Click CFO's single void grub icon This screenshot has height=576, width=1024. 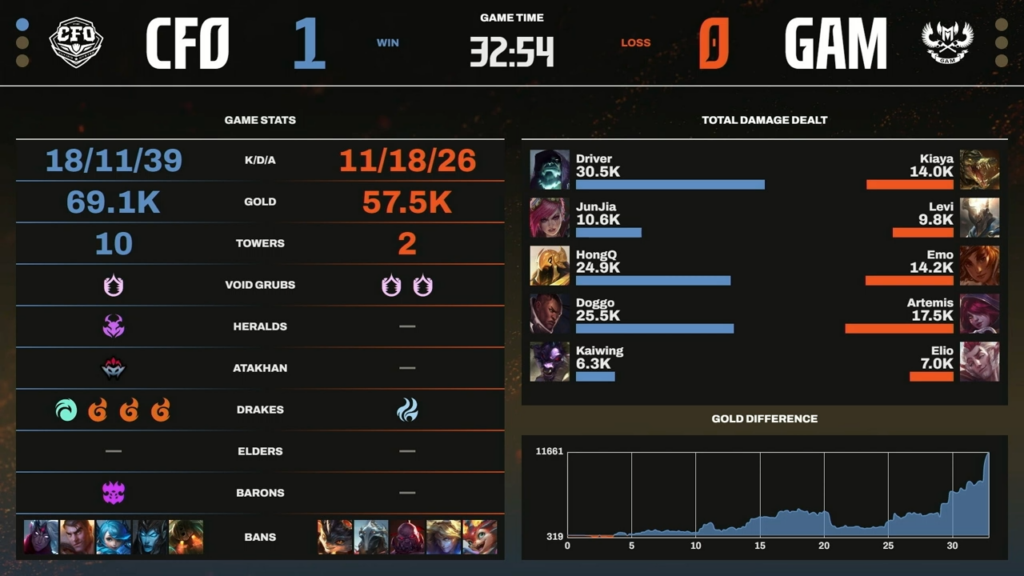pyautogui.click(x=113, y=285)
